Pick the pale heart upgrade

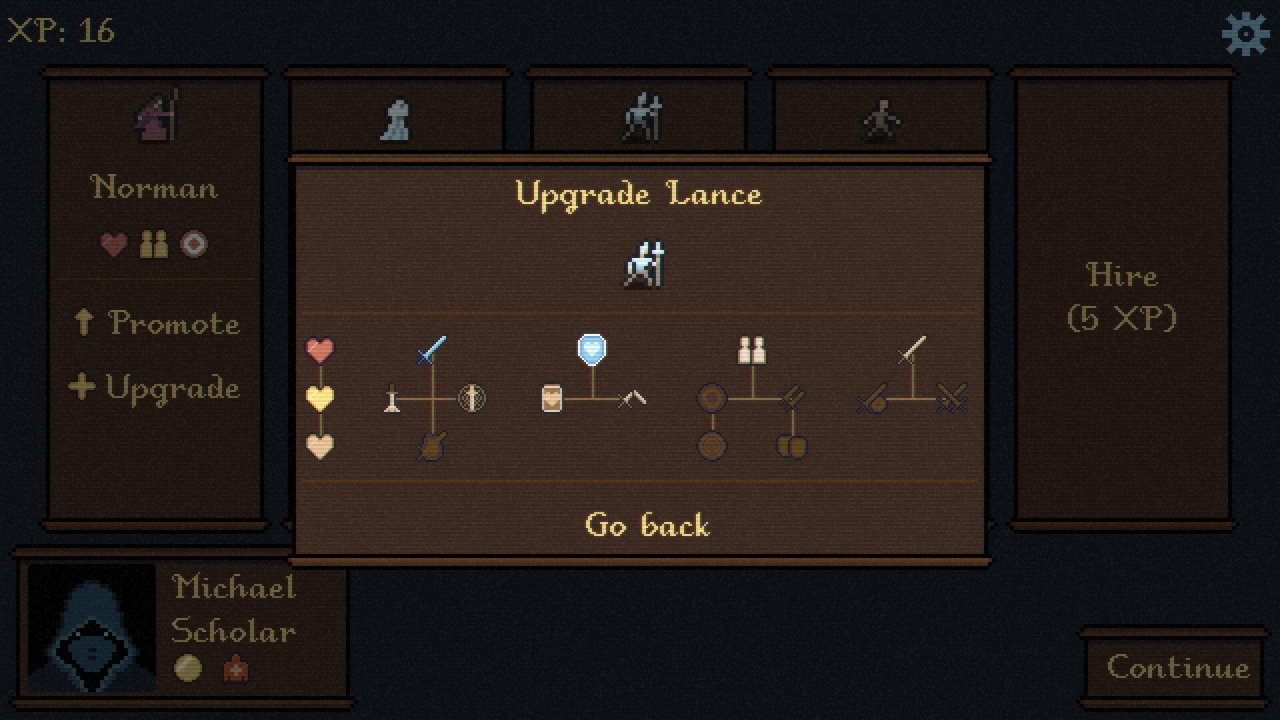pos(320,446)
